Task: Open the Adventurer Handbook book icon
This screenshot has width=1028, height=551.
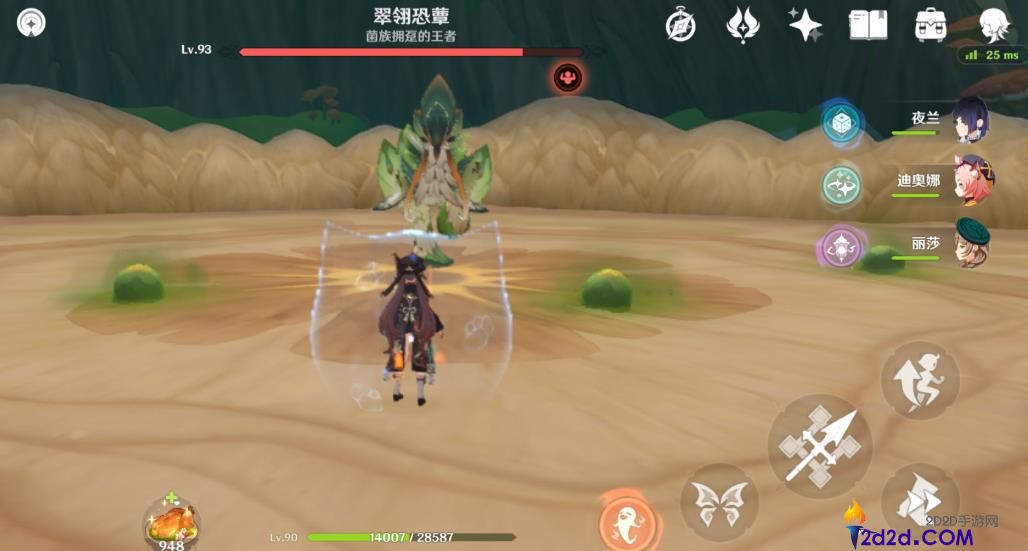Action: [868, 25]
